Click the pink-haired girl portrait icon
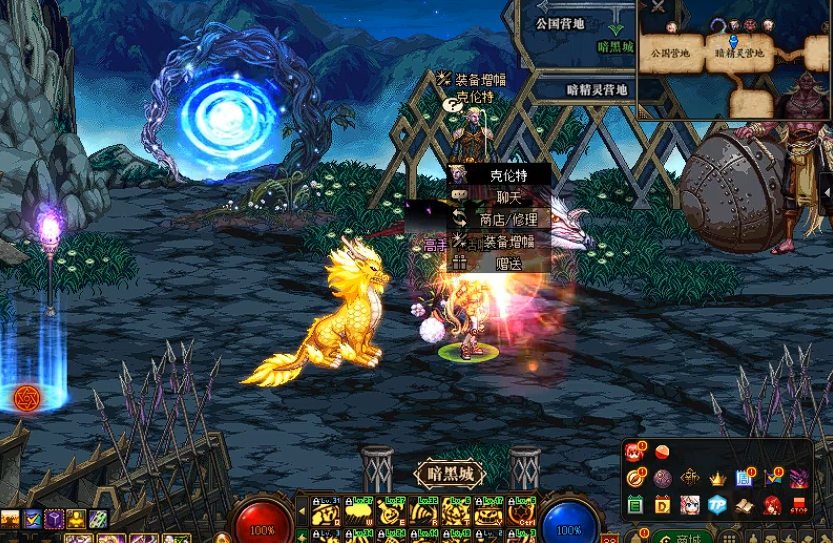The width and height of the screenshot is (833, 543). pos(690,505)
